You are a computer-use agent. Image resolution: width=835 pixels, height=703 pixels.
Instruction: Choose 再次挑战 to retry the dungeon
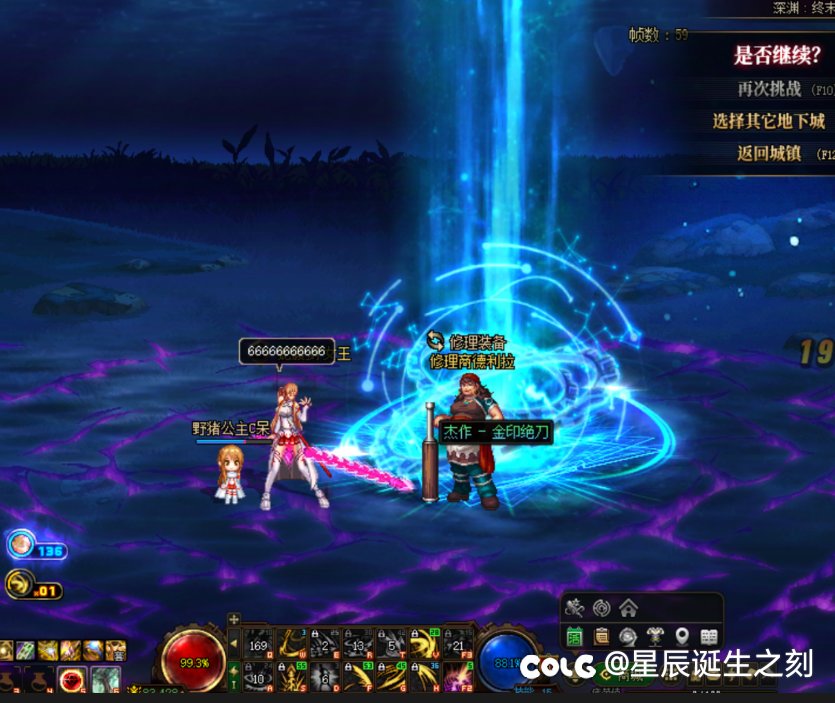coord(770,89)
